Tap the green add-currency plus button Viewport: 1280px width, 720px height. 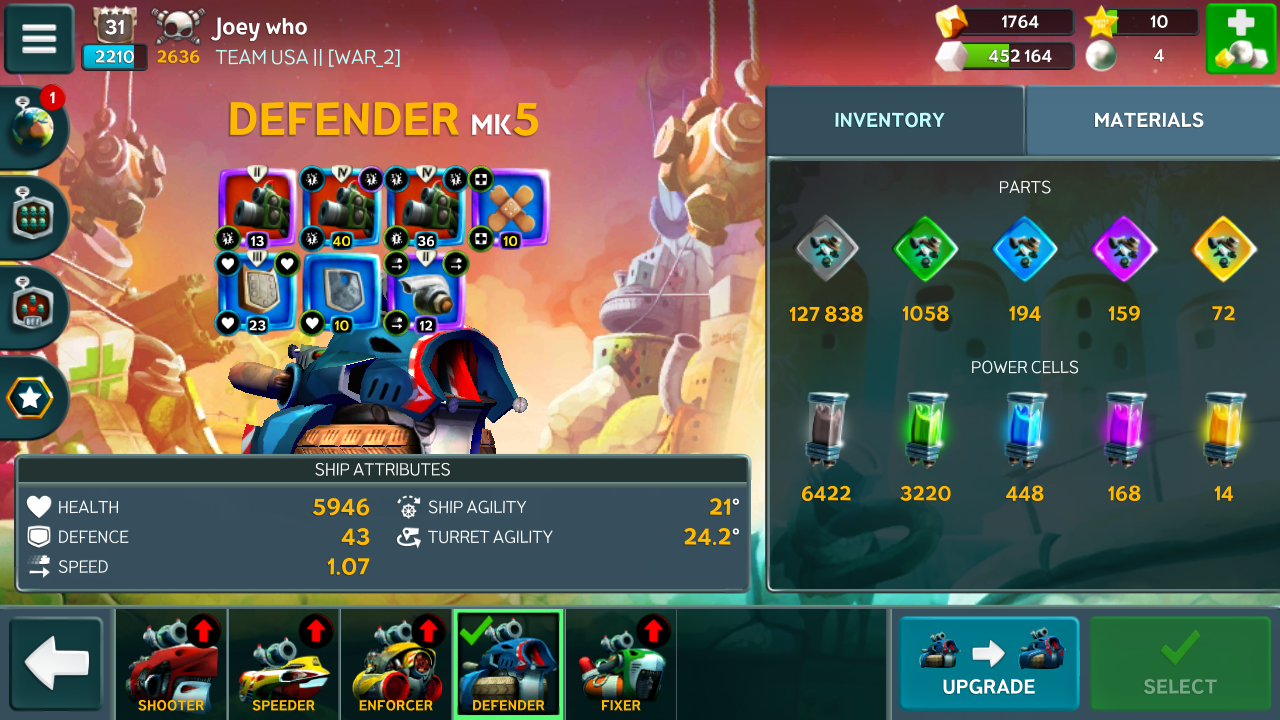[1239, 39]
